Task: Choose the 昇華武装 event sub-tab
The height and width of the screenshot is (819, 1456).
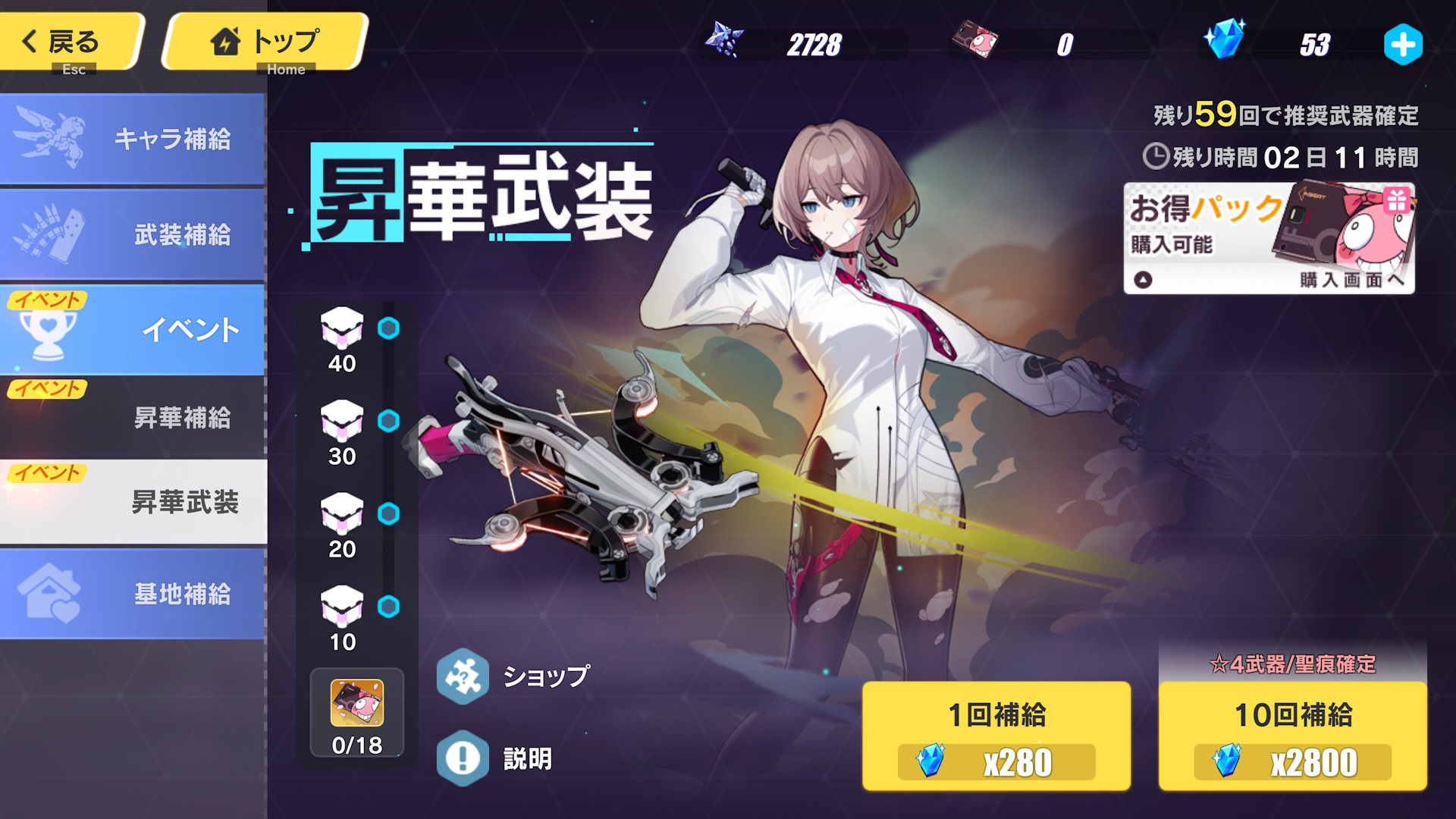Action: pyautogui.click(x=133, y=501)
